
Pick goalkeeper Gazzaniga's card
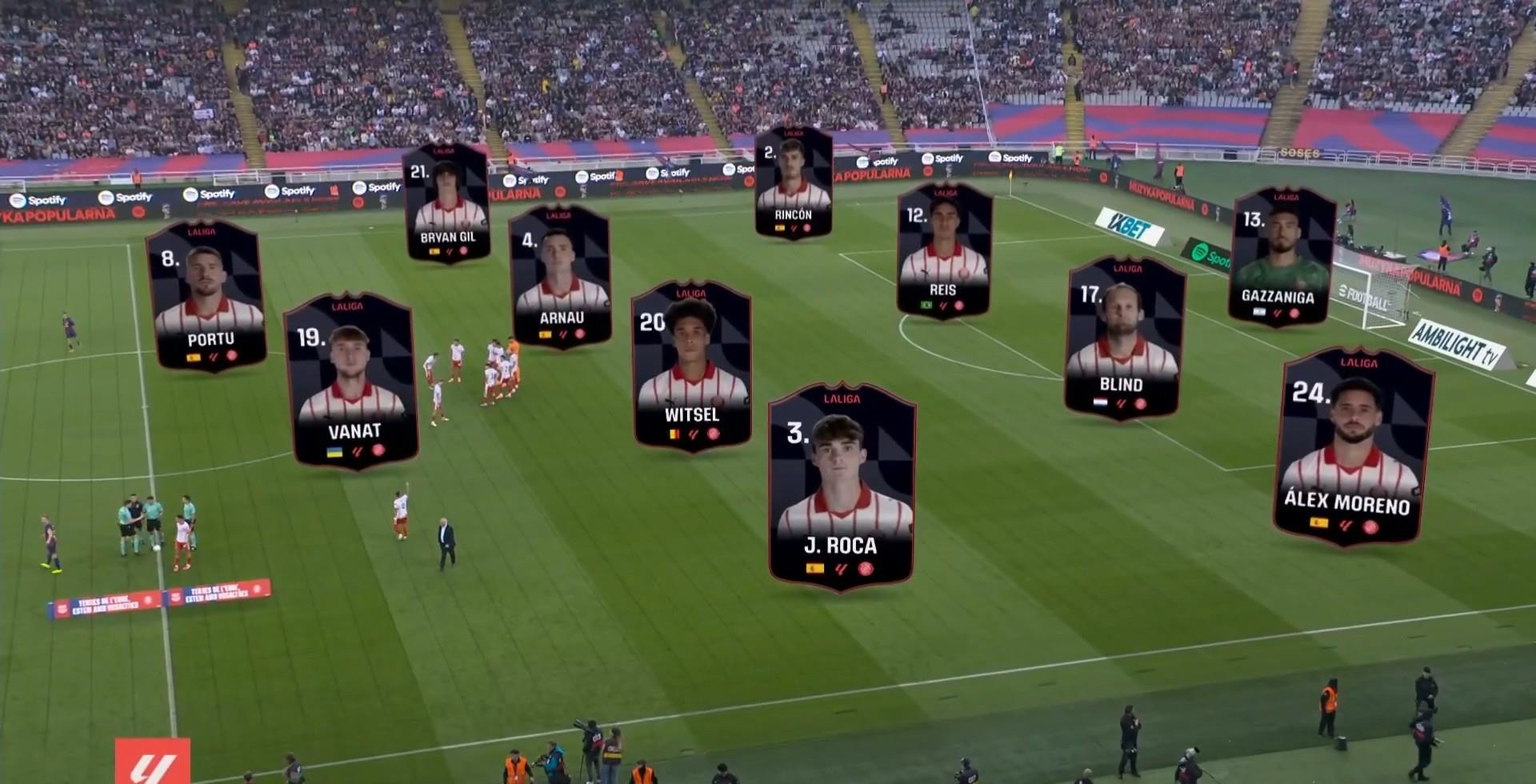click(x=1280, y=257)
